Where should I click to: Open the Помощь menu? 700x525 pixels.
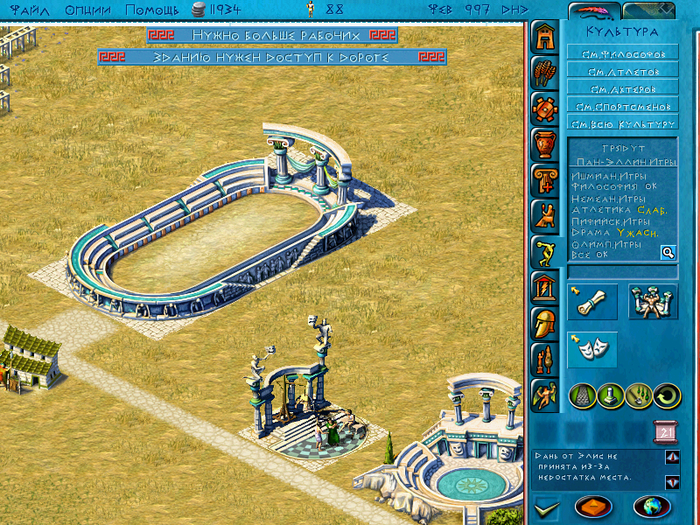click(152, 9)
